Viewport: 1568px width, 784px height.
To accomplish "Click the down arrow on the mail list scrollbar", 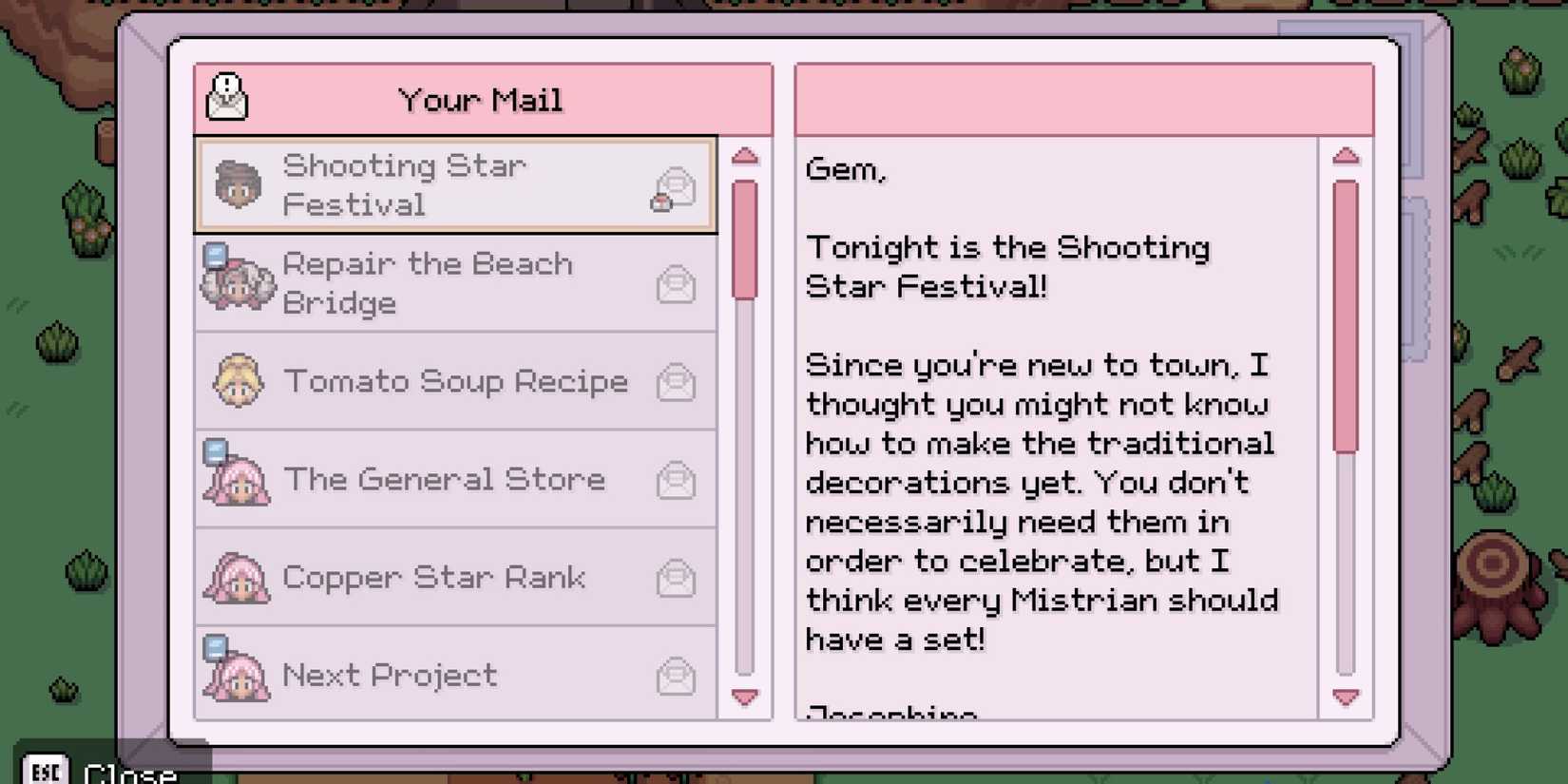I will click(745, 697).
